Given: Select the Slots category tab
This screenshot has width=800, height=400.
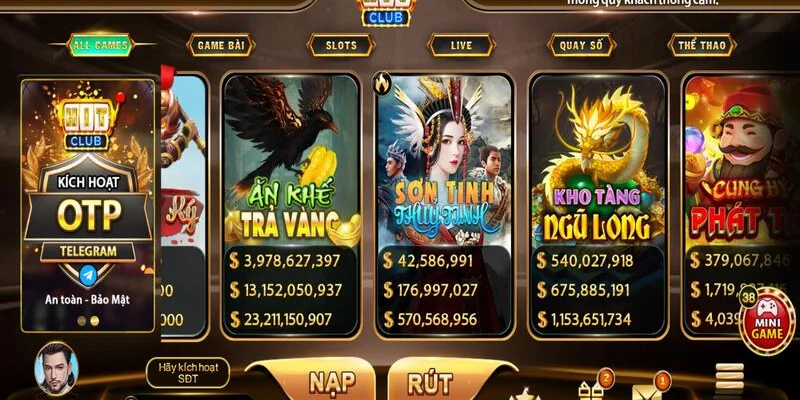Looking at the screenshot, I should [341, 44].
